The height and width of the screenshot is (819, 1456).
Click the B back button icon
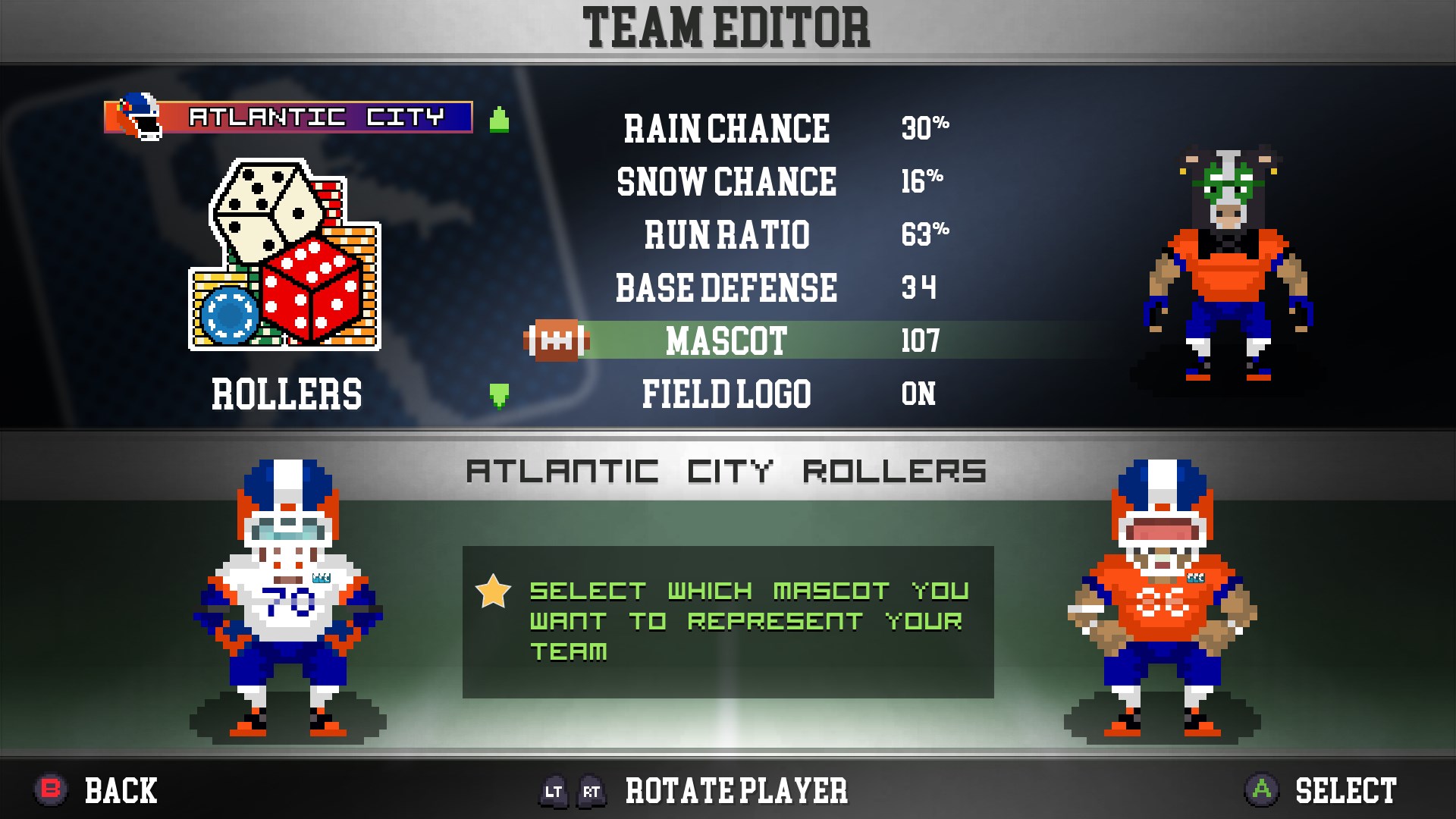coord(47,791)
